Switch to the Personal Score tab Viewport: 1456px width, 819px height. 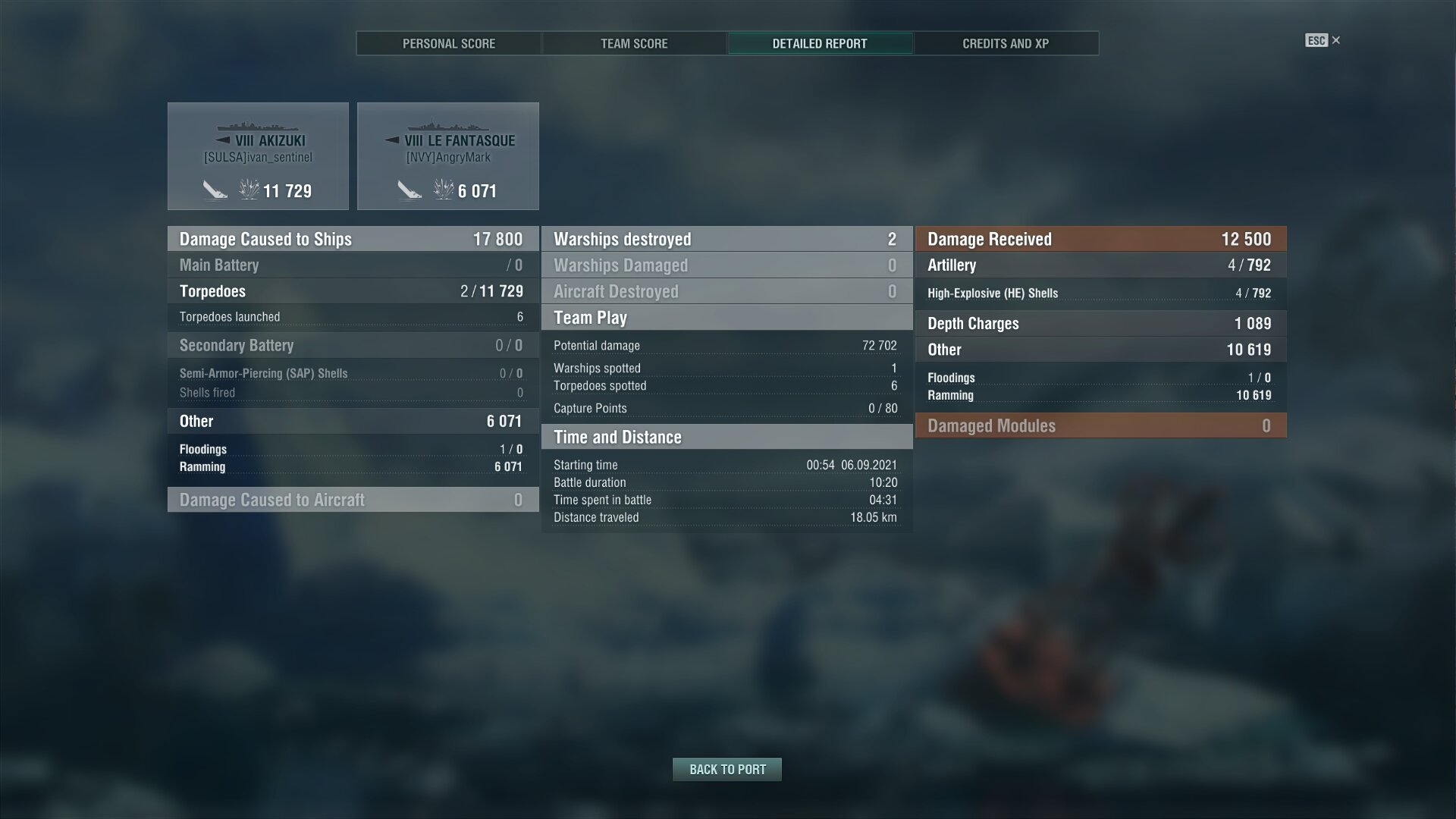click(x=449, y=44)
